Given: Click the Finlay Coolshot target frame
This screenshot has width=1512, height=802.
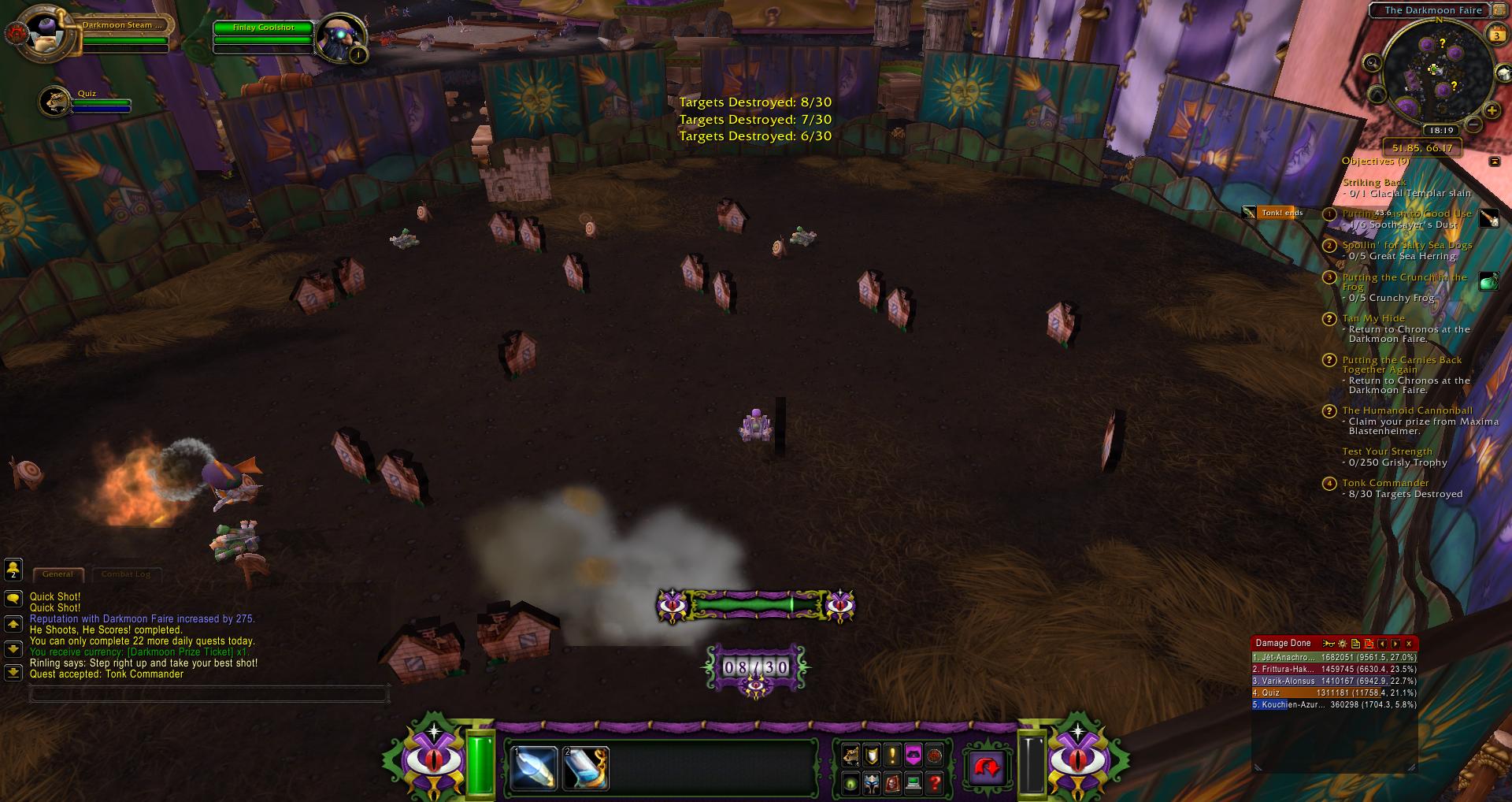Looking at the screenshot, I should click(x=264, y=28).
